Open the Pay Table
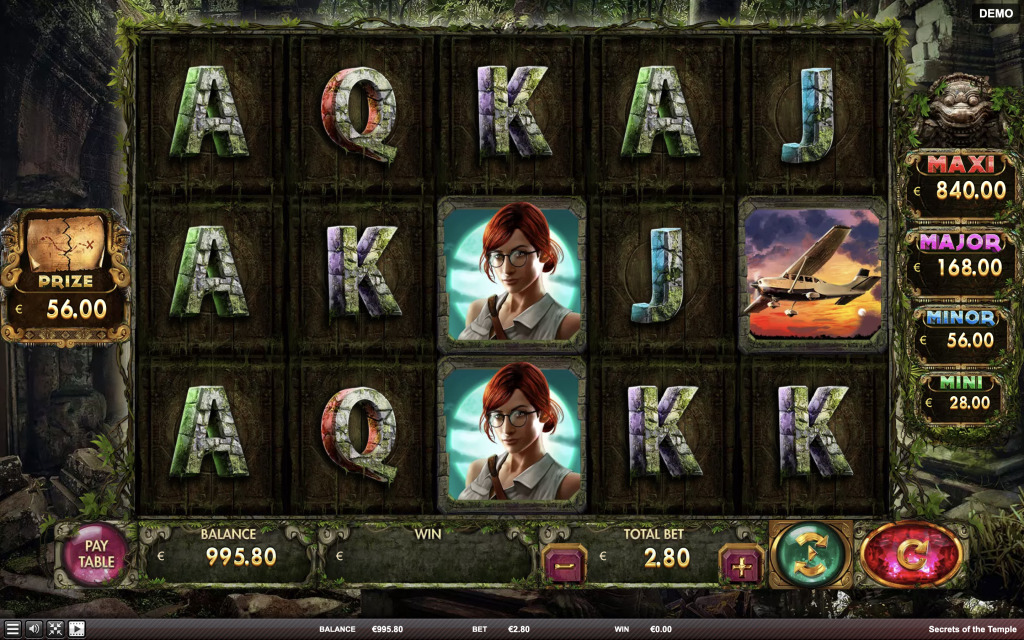 [x=95, y=554]
